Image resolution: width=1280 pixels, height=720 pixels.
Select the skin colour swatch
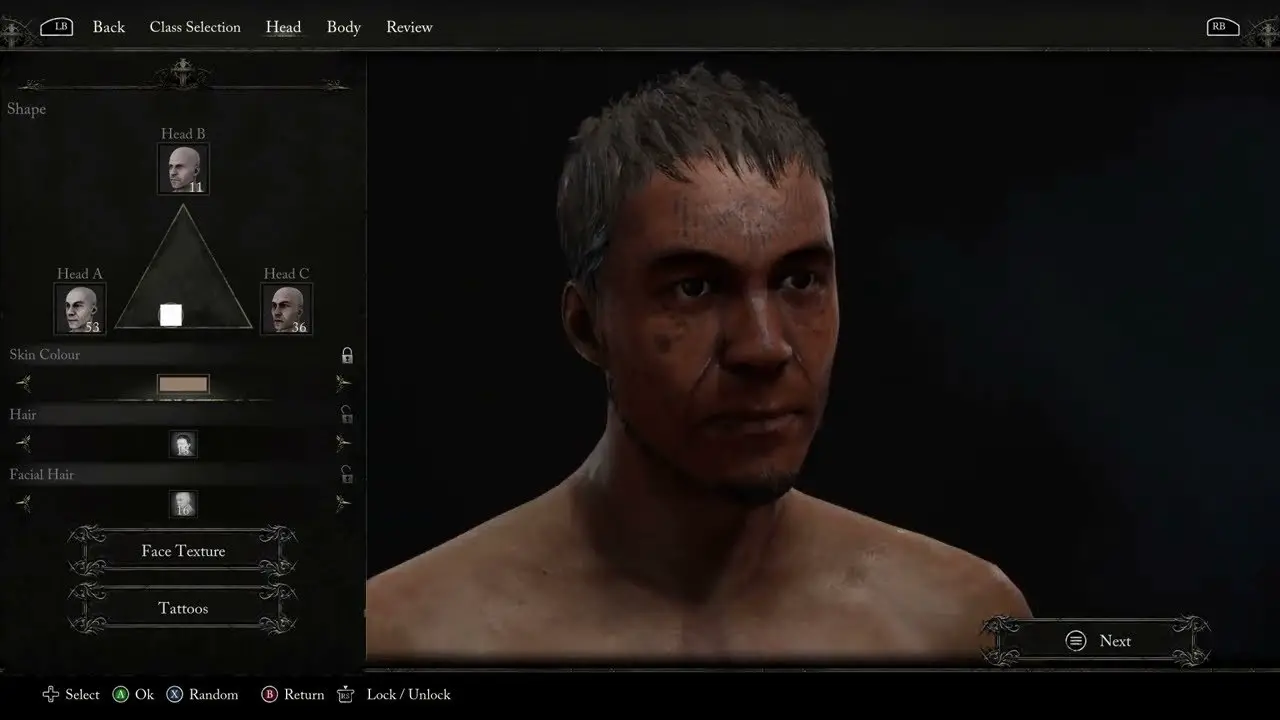[x=183, y=384]
